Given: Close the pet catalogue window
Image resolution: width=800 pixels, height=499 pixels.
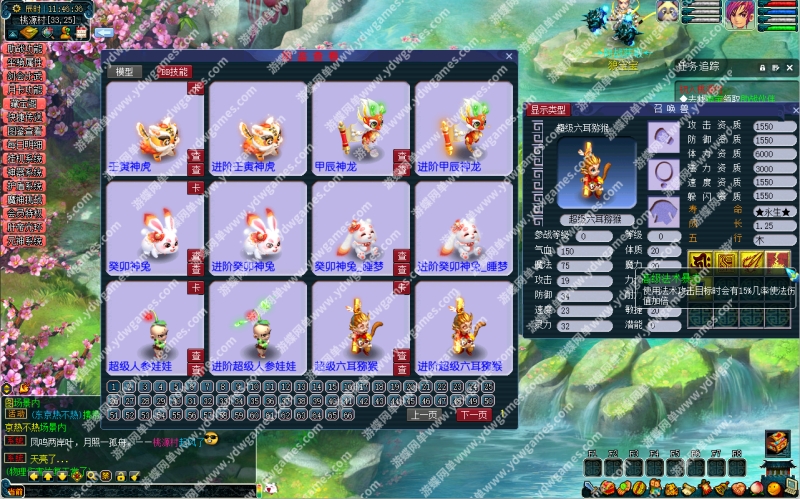Looking at the screenshot, I should click(x=508, y=57).
